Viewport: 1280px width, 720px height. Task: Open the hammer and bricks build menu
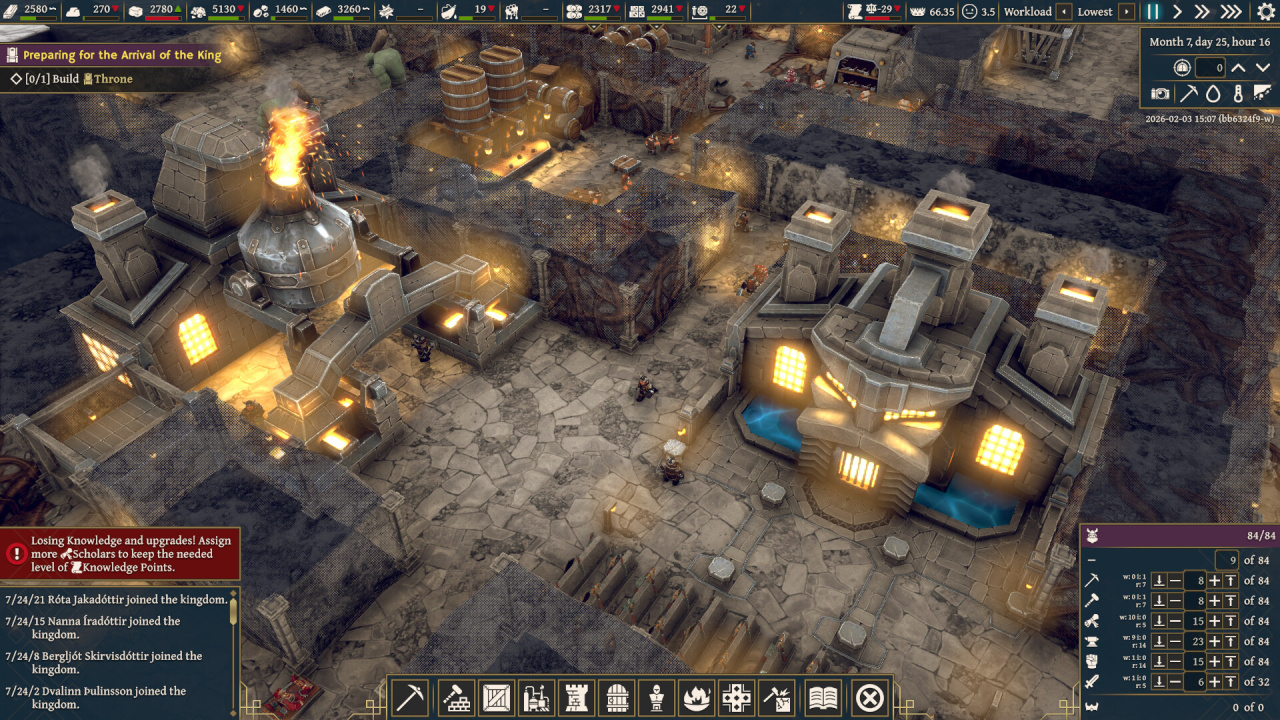(x=457, y=697)
